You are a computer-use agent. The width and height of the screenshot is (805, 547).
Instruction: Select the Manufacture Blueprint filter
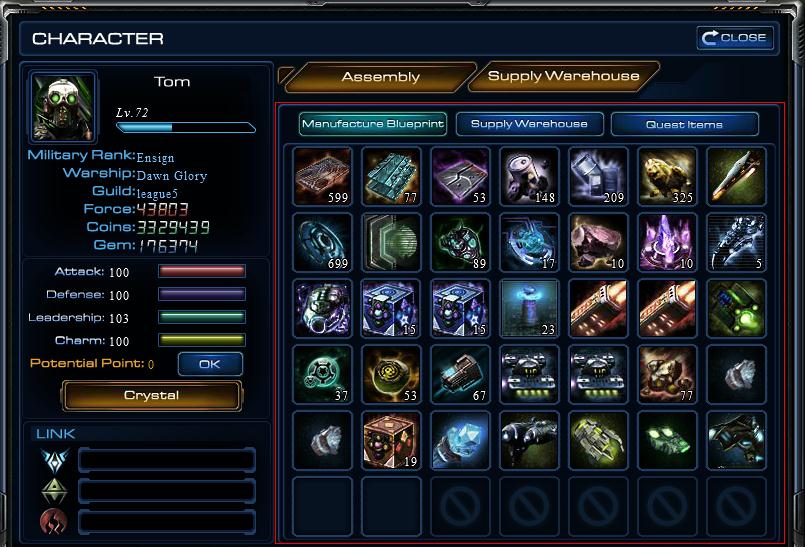372,124
